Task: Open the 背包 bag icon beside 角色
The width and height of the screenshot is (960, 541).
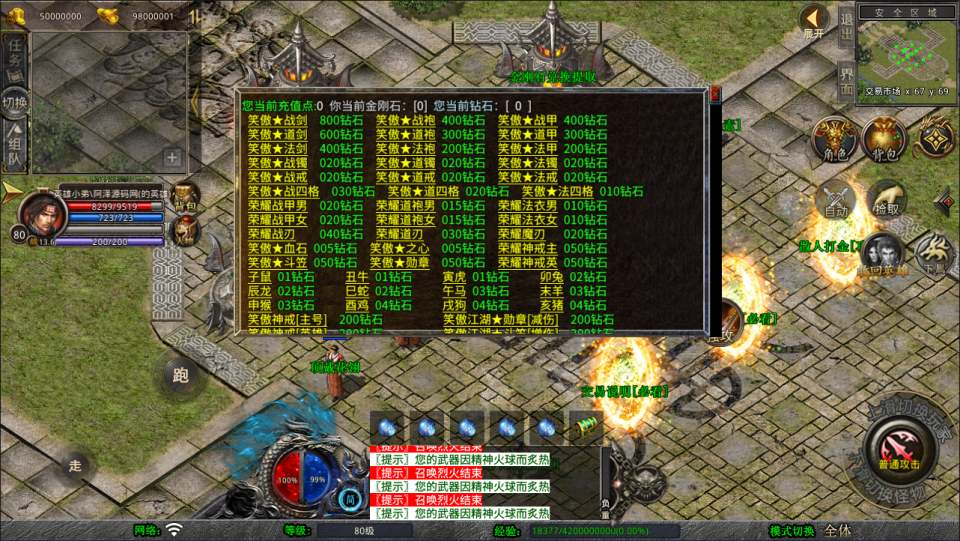Action: pyautogui.click(x=883, y=139)
